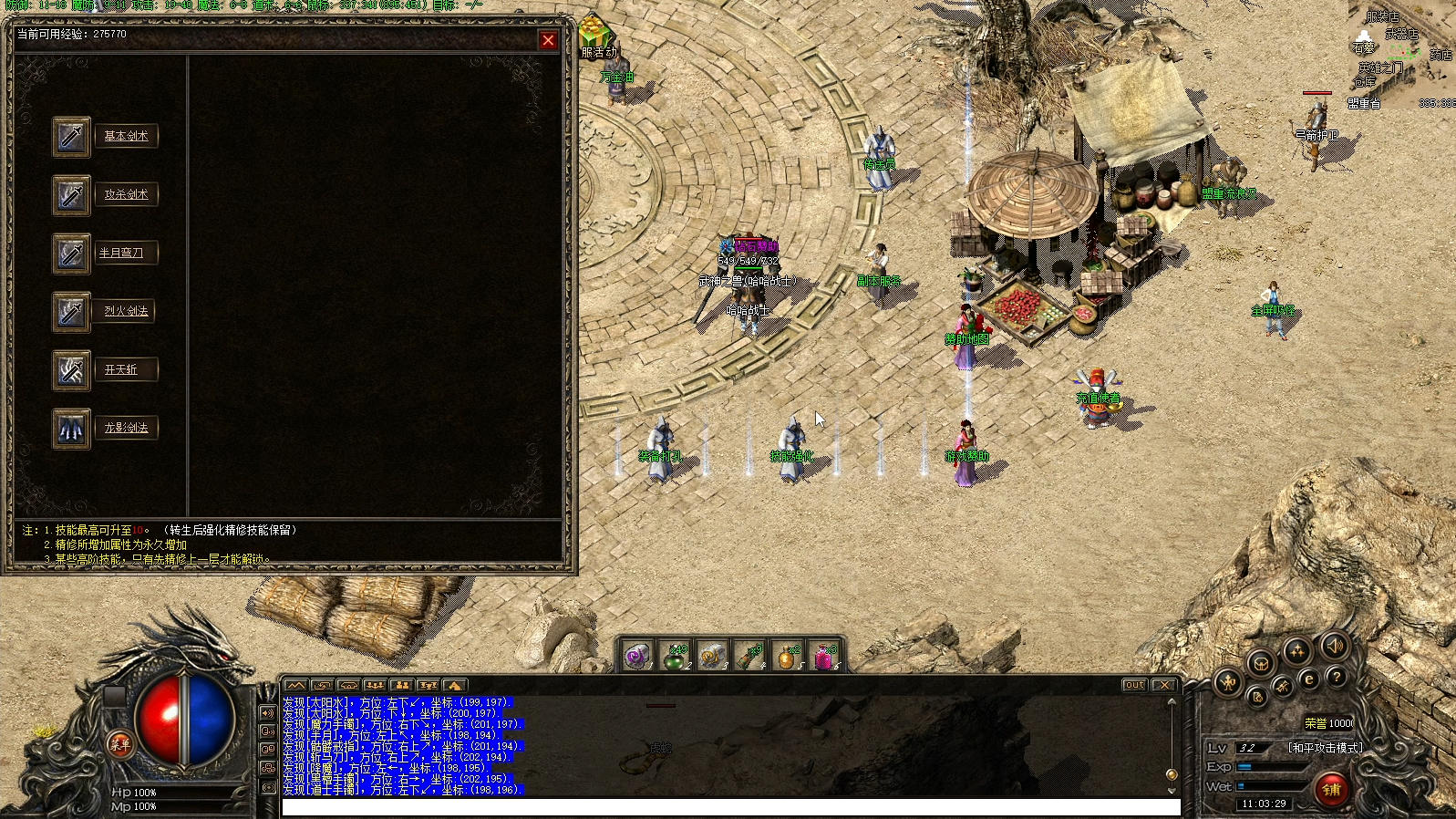This screenshot has height=819, width=1456.
Task: Open the 半月弯刀 skill details
Action: [x=122, y=253]
